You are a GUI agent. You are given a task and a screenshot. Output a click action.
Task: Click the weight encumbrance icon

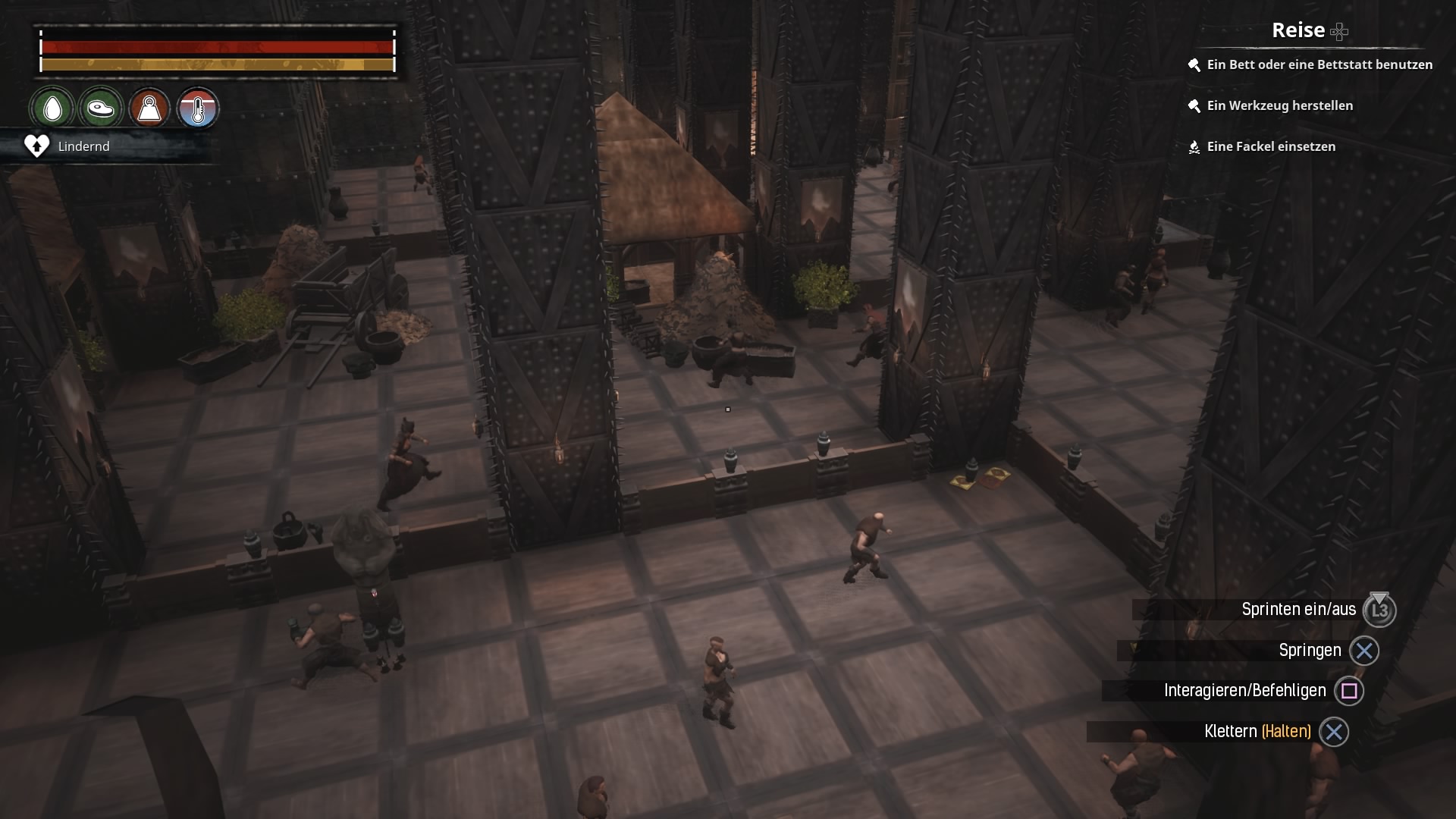(149, 108)
